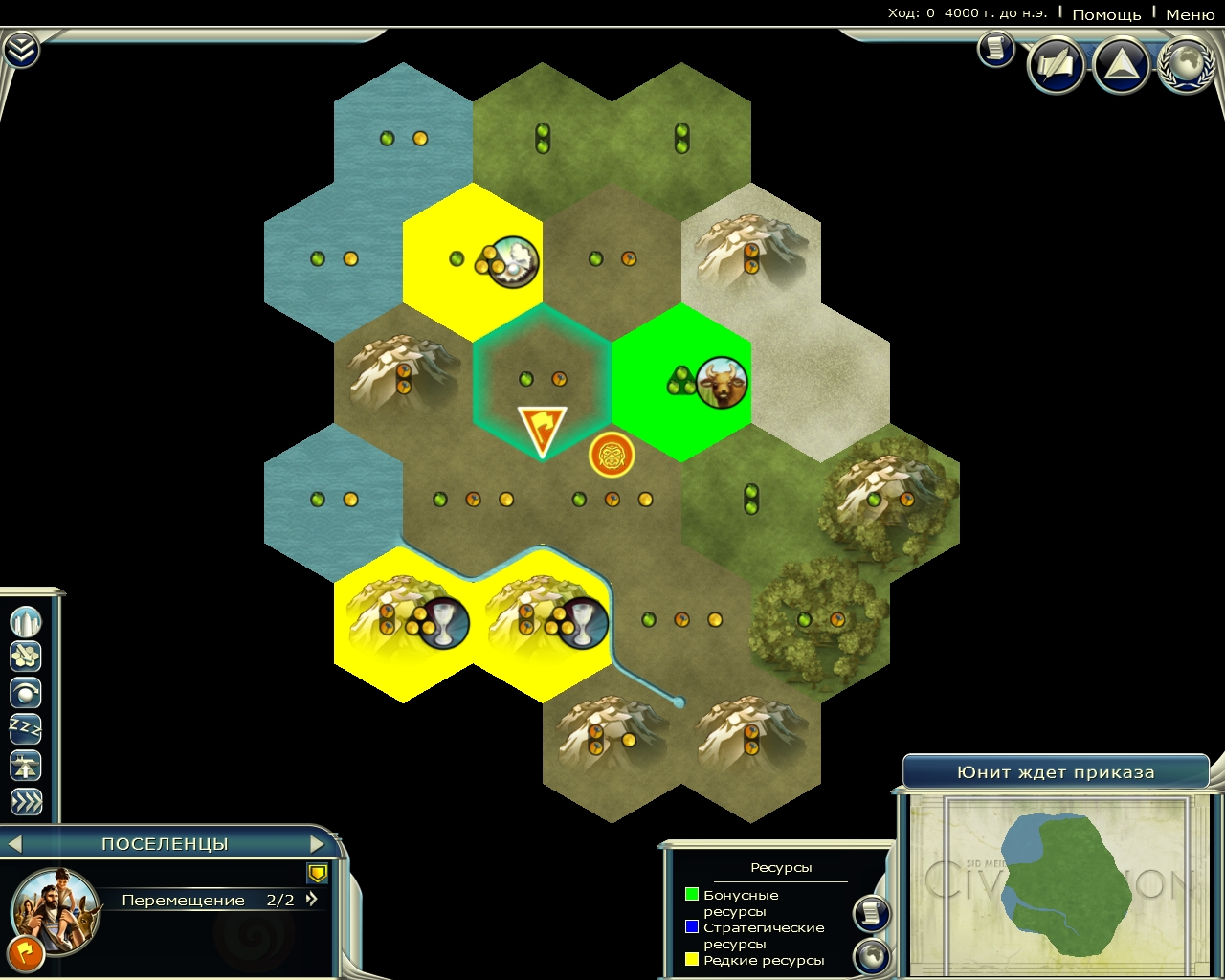1225x980 pixels.
Task: Click the Юнит ждет приказа button
Action: (x=1056, y=772)
